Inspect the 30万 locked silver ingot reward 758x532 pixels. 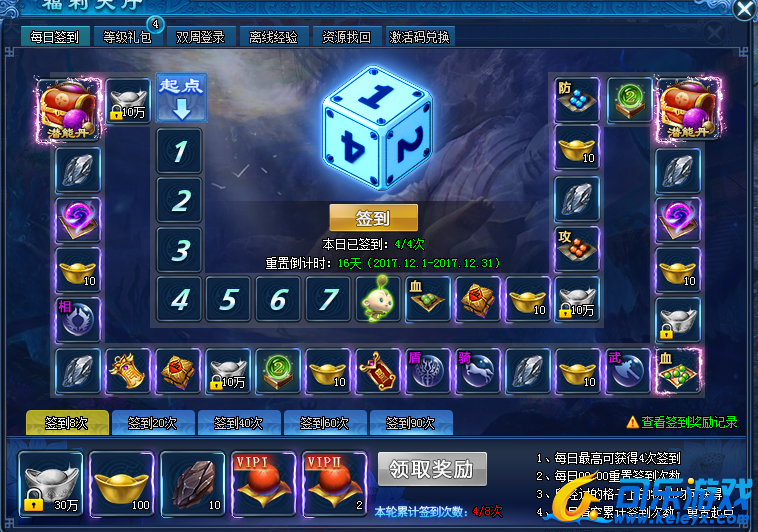[x=51, y=483]
